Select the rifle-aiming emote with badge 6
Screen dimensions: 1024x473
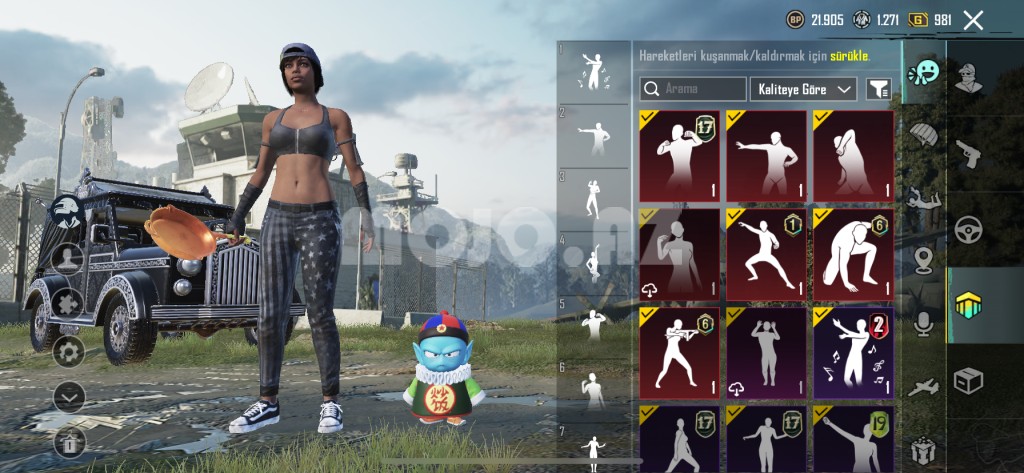[679, 352]
